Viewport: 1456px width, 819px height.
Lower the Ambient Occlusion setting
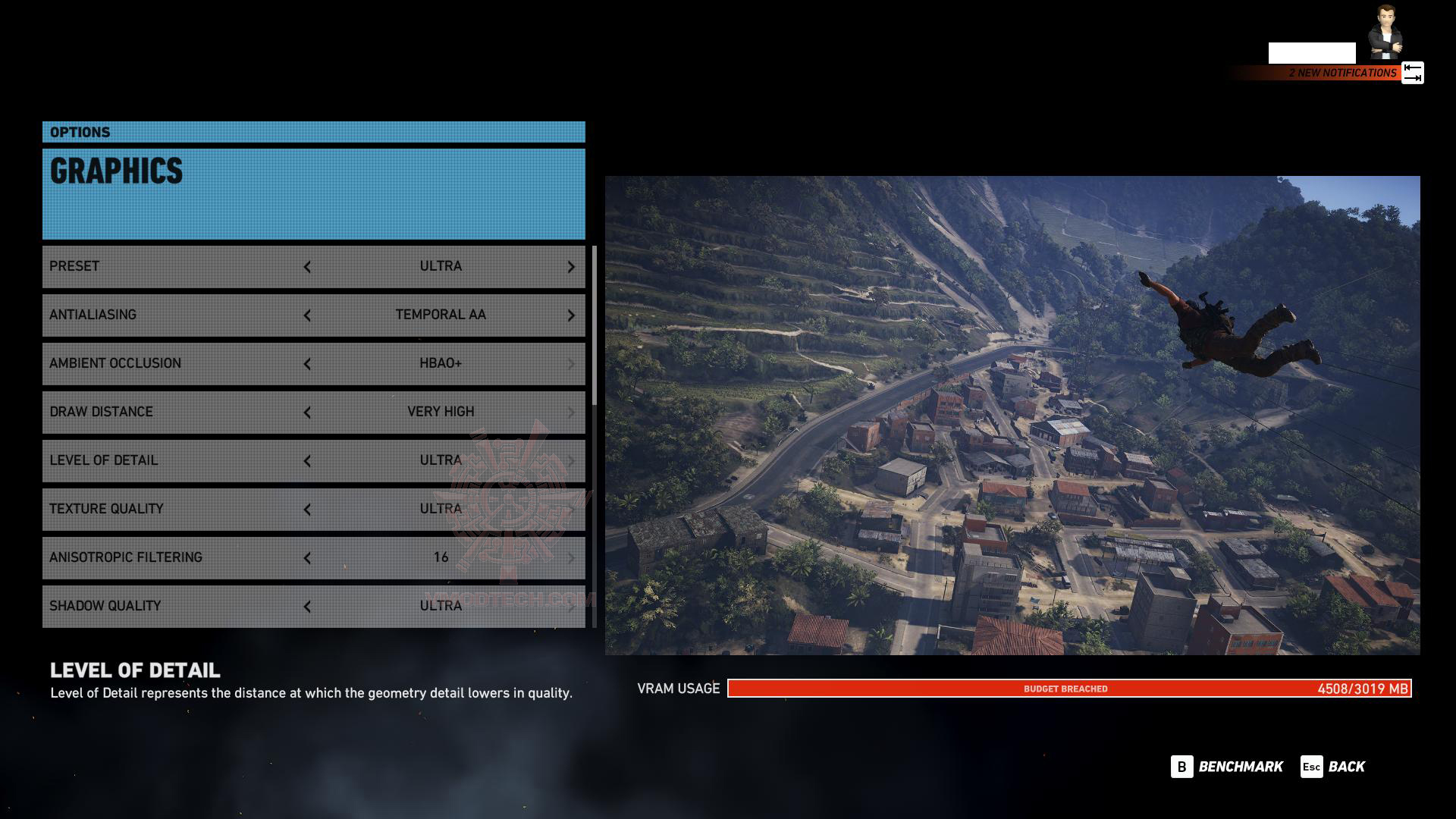(307, 364)
